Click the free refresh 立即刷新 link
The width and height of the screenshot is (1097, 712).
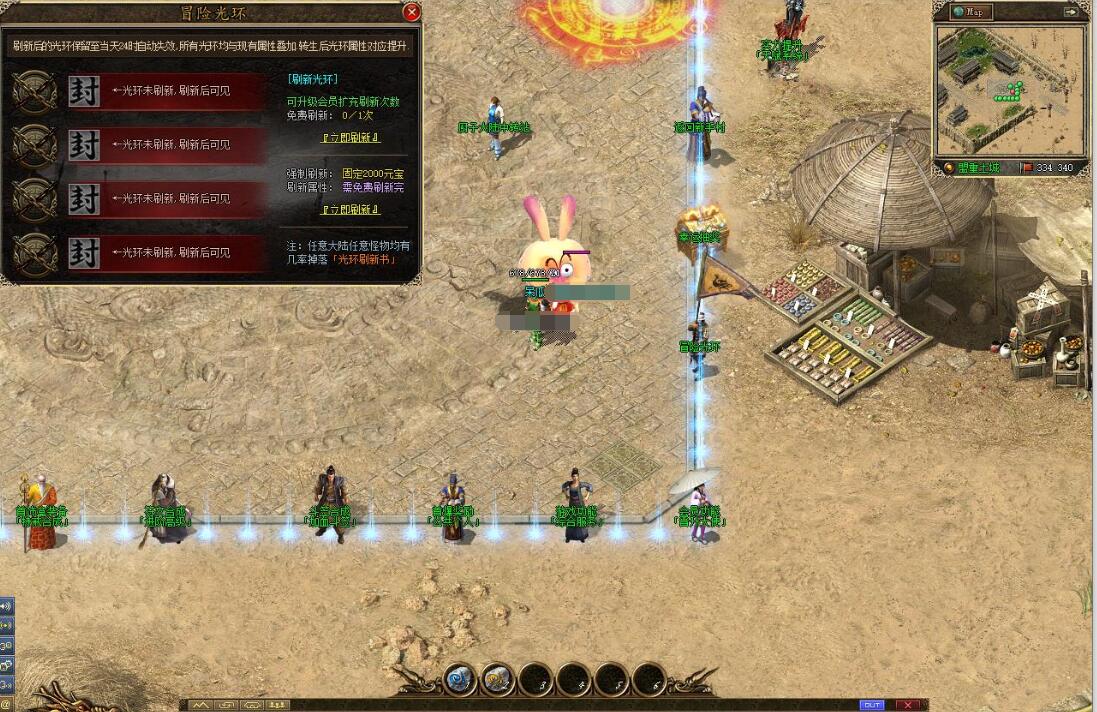click(349, 138)
